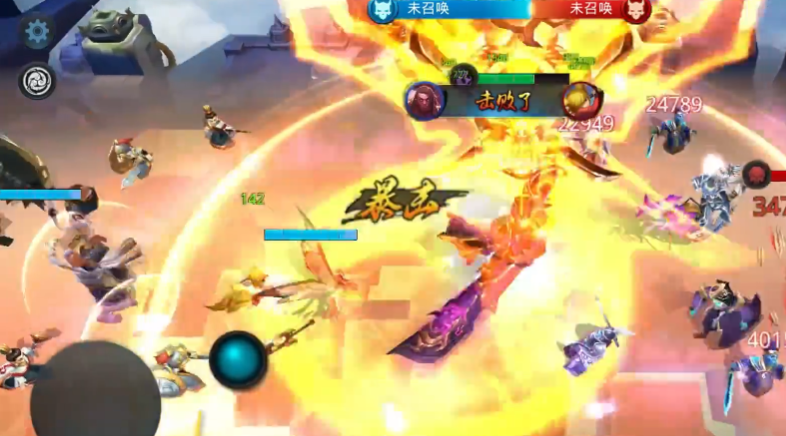Select the blue wolf summon icon
The width and height of the screenshot is (786, 436).
(x=381, y=10)
